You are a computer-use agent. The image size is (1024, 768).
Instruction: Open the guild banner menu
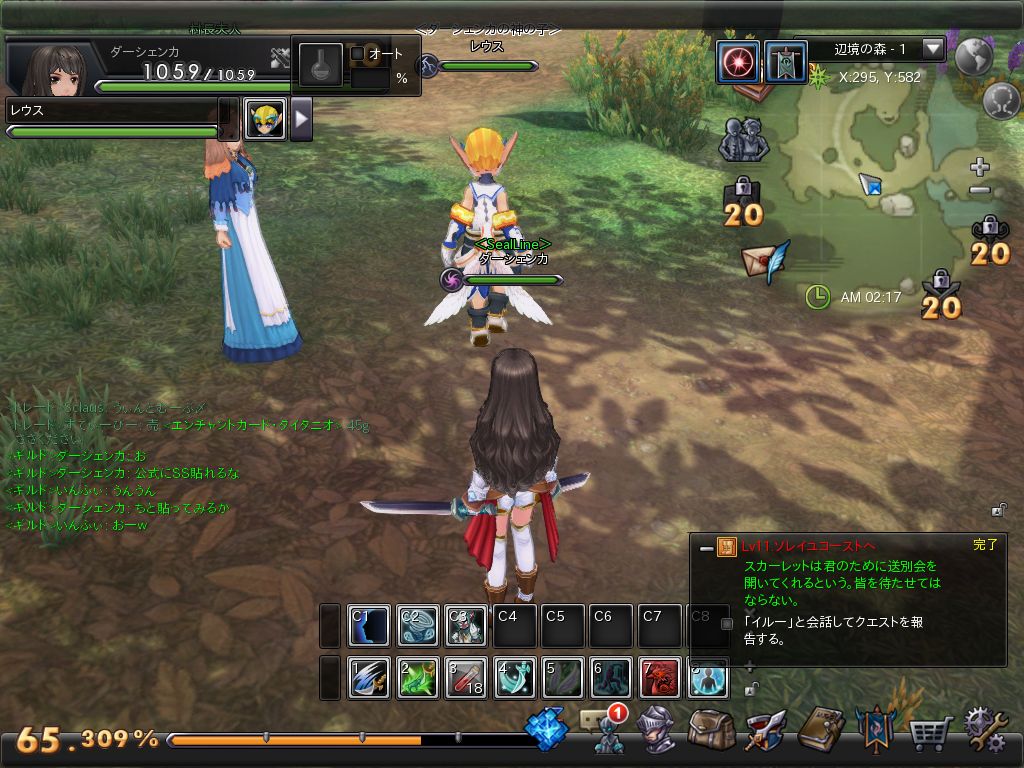pyautogui.click(x=875, y=731)
